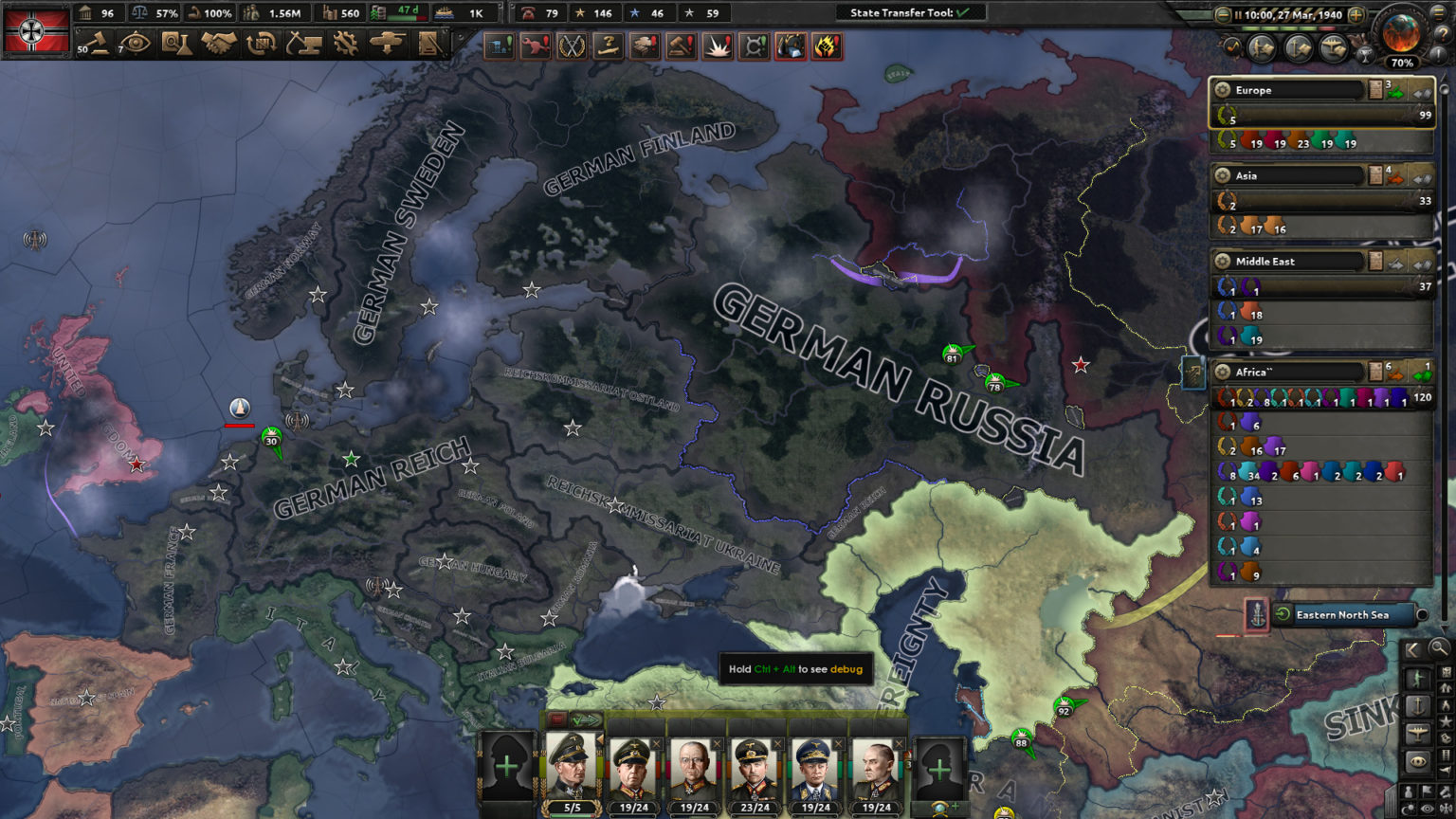This screenshot has width=1456, height=819.
Task: Toggle Europe theater's green transfer arrow
Action: [1395, 93]
